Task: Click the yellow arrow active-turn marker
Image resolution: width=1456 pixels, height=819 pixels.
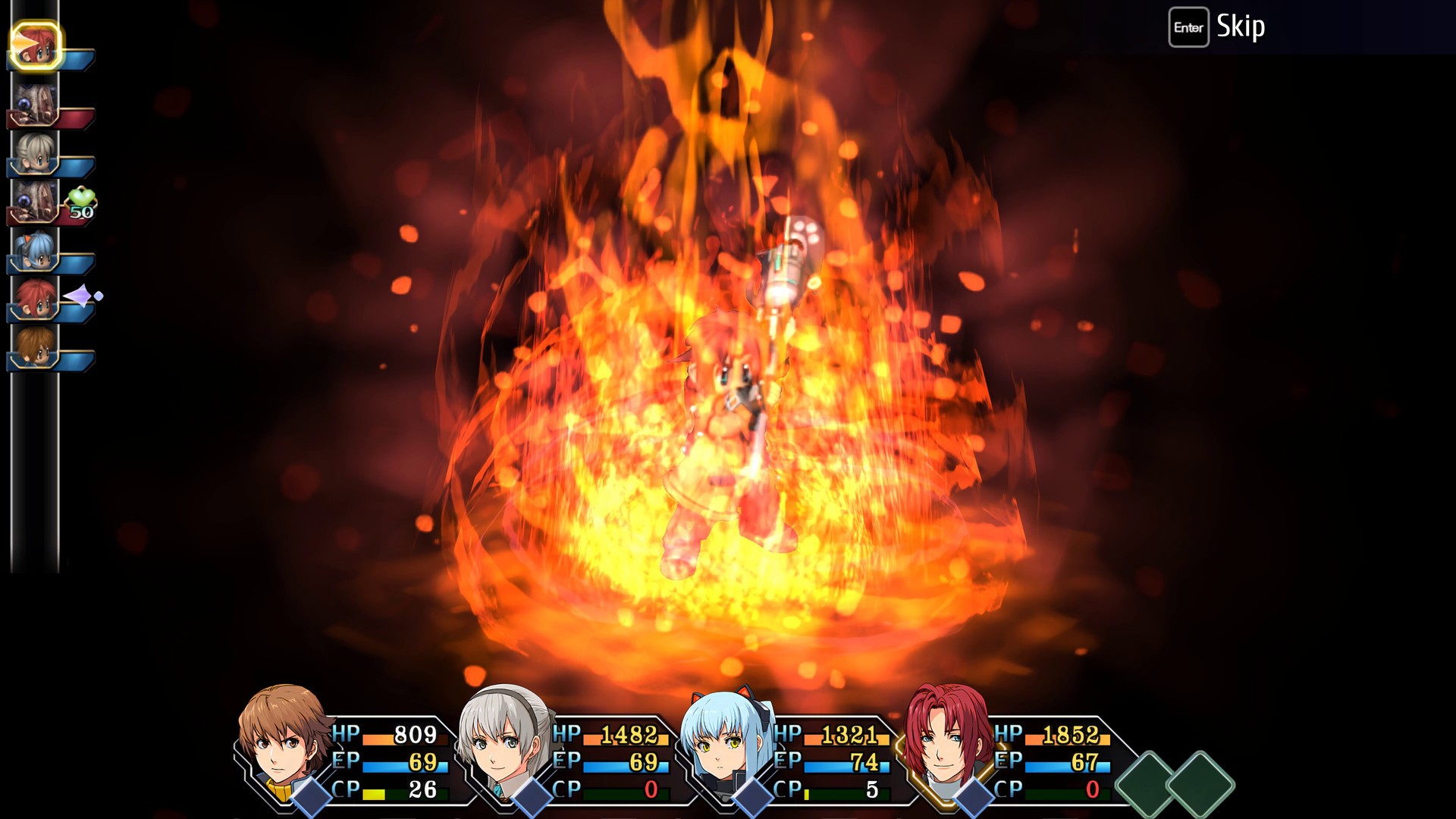Action: click(x=22, y=42)
